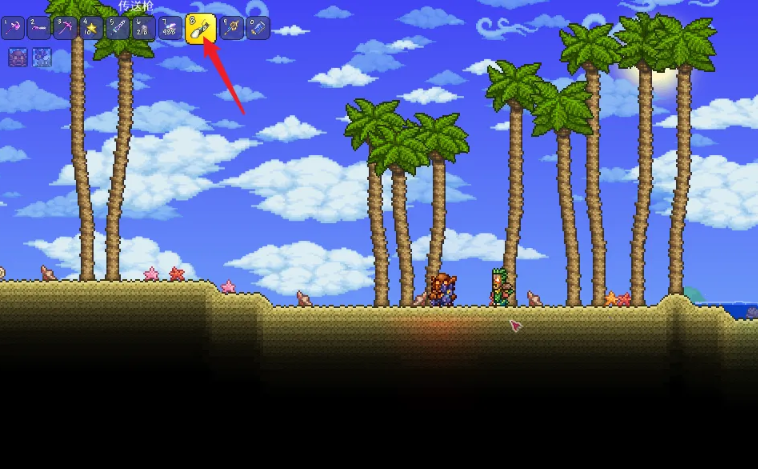Select the highlighted Portal Gun hotbar slot
Screen dimensions: 758x469
pyautogui.click(x=201, y=28)
